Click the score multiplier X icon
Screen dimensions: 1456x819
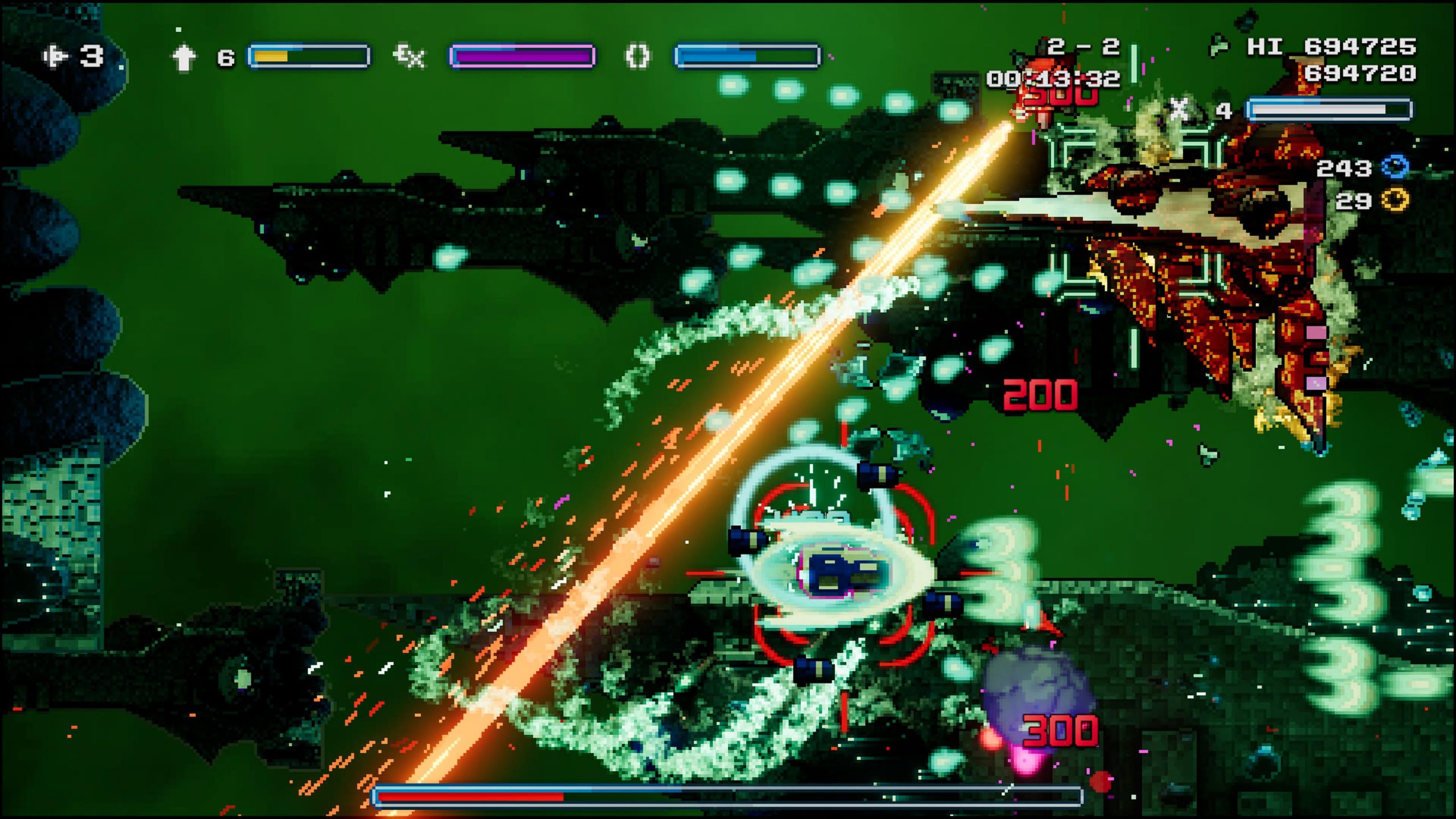click(x=1179, y=109)
